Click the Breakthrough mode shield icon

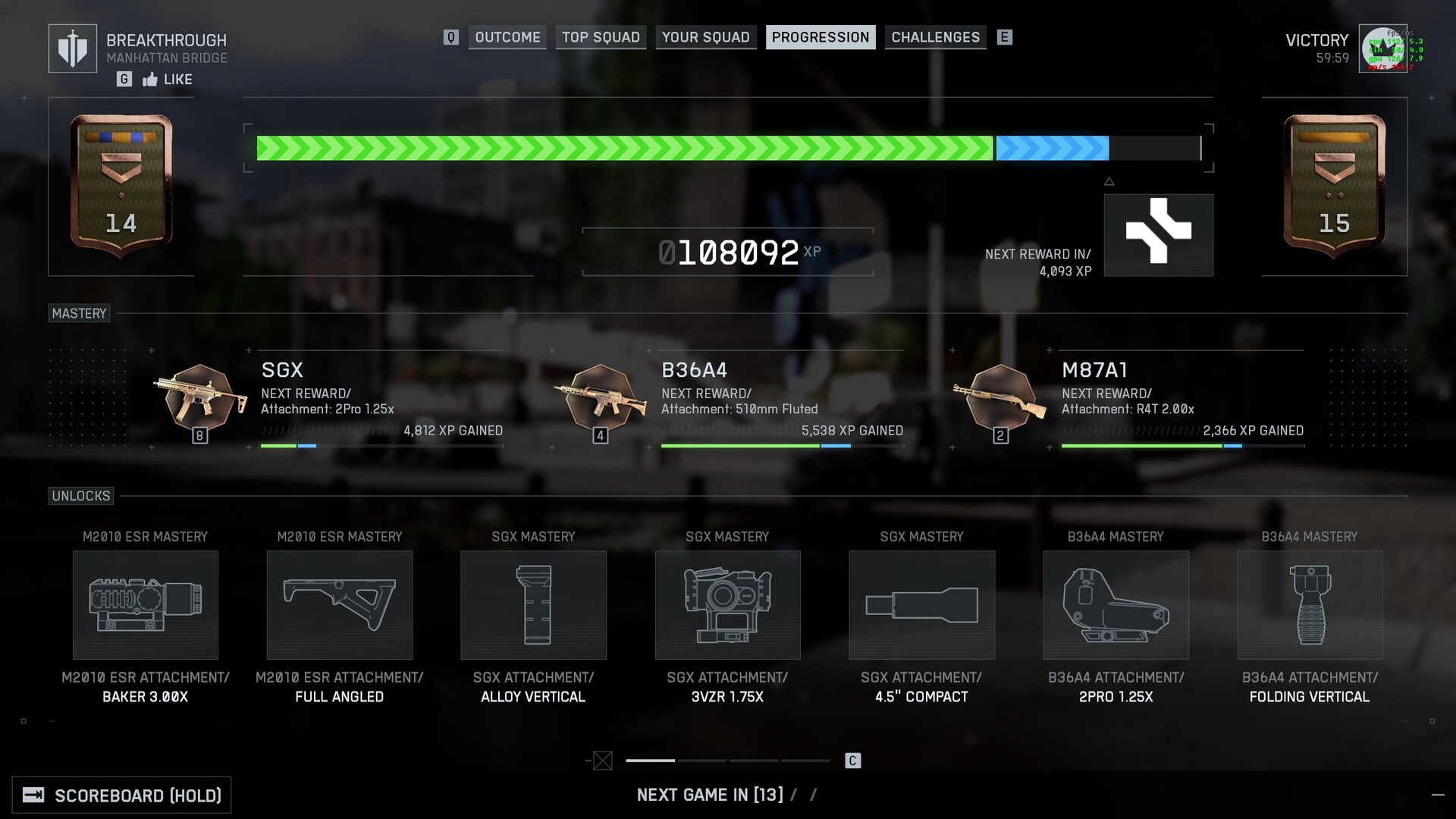73,49
